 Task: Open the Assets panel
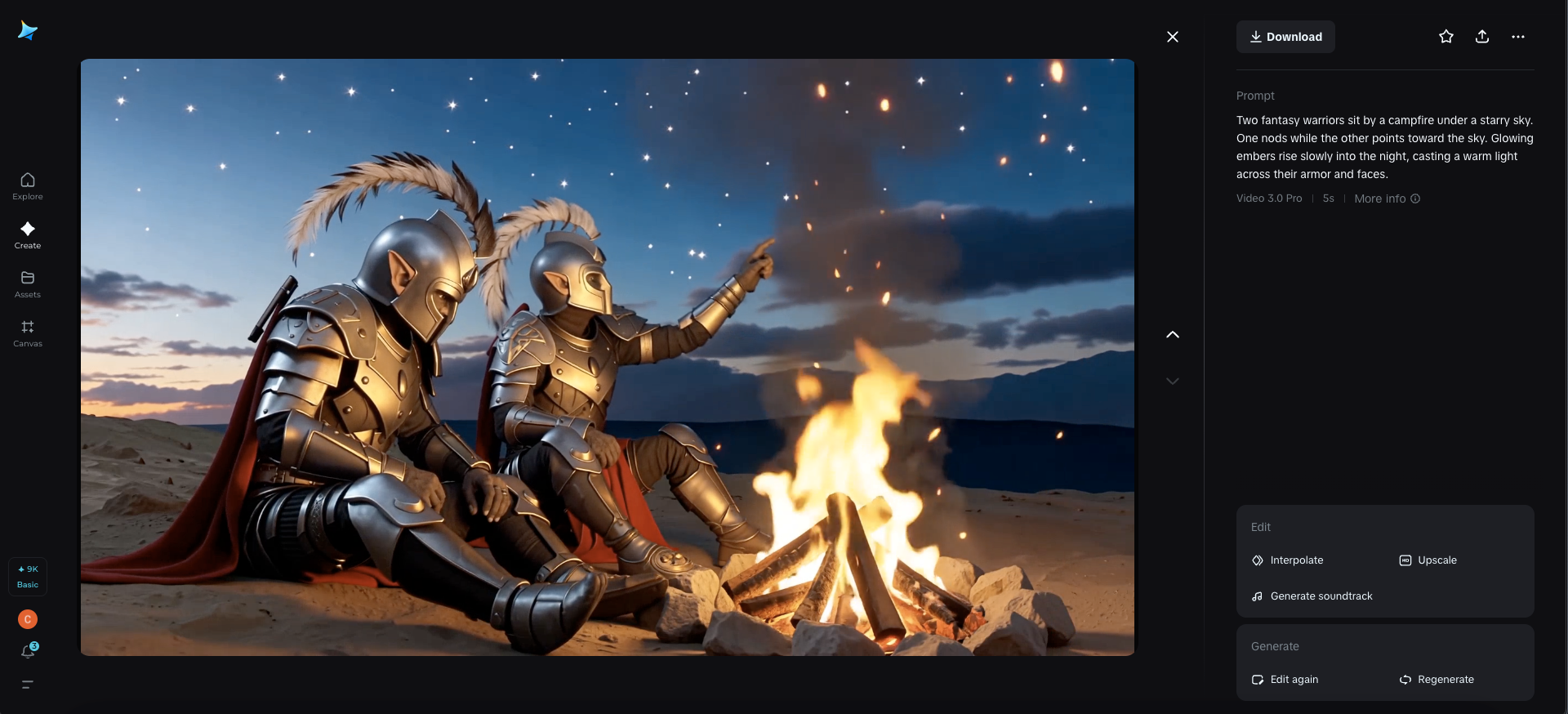[27, 284]
